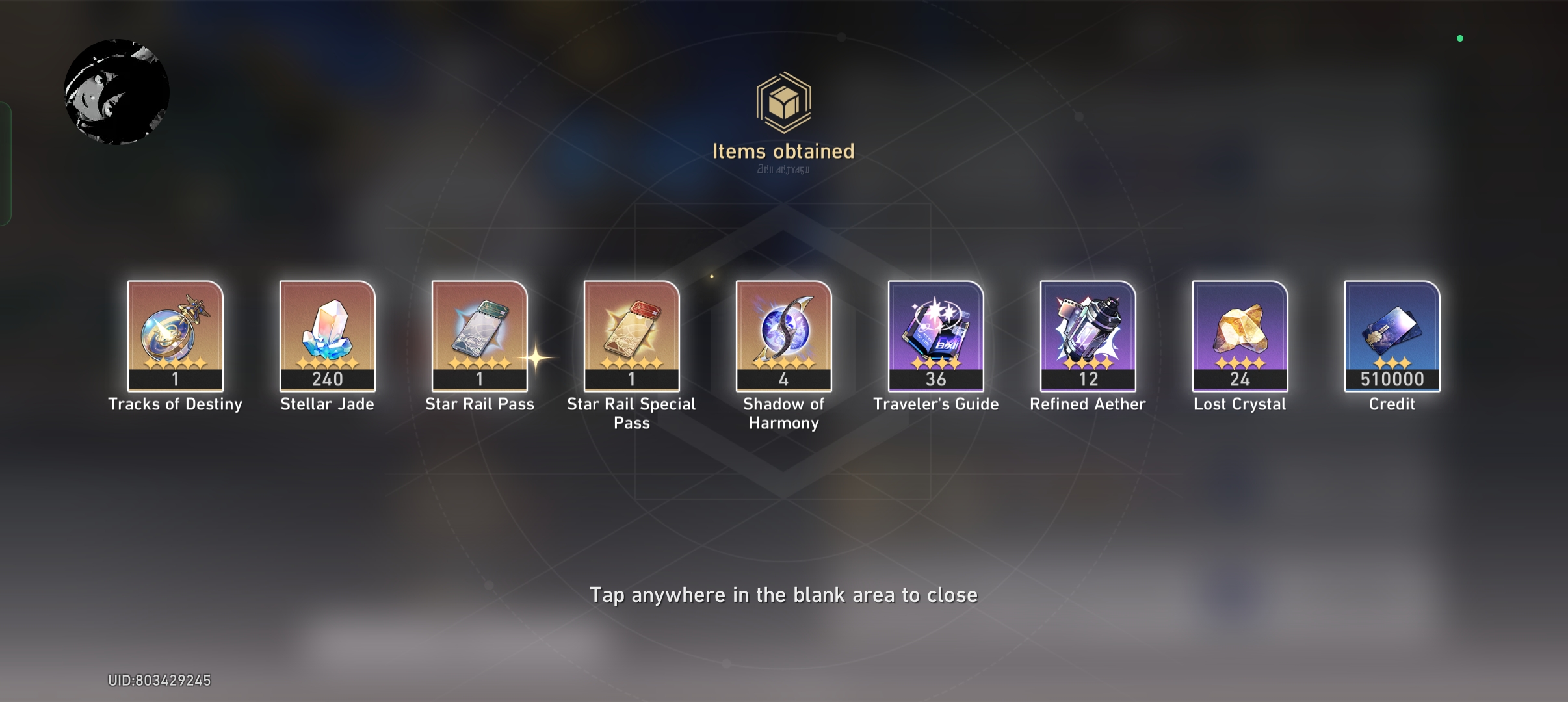This screenshot has width=1568, height=702.
Task: Click the Star Rail Special Pass icon
Action: [631, 335]
